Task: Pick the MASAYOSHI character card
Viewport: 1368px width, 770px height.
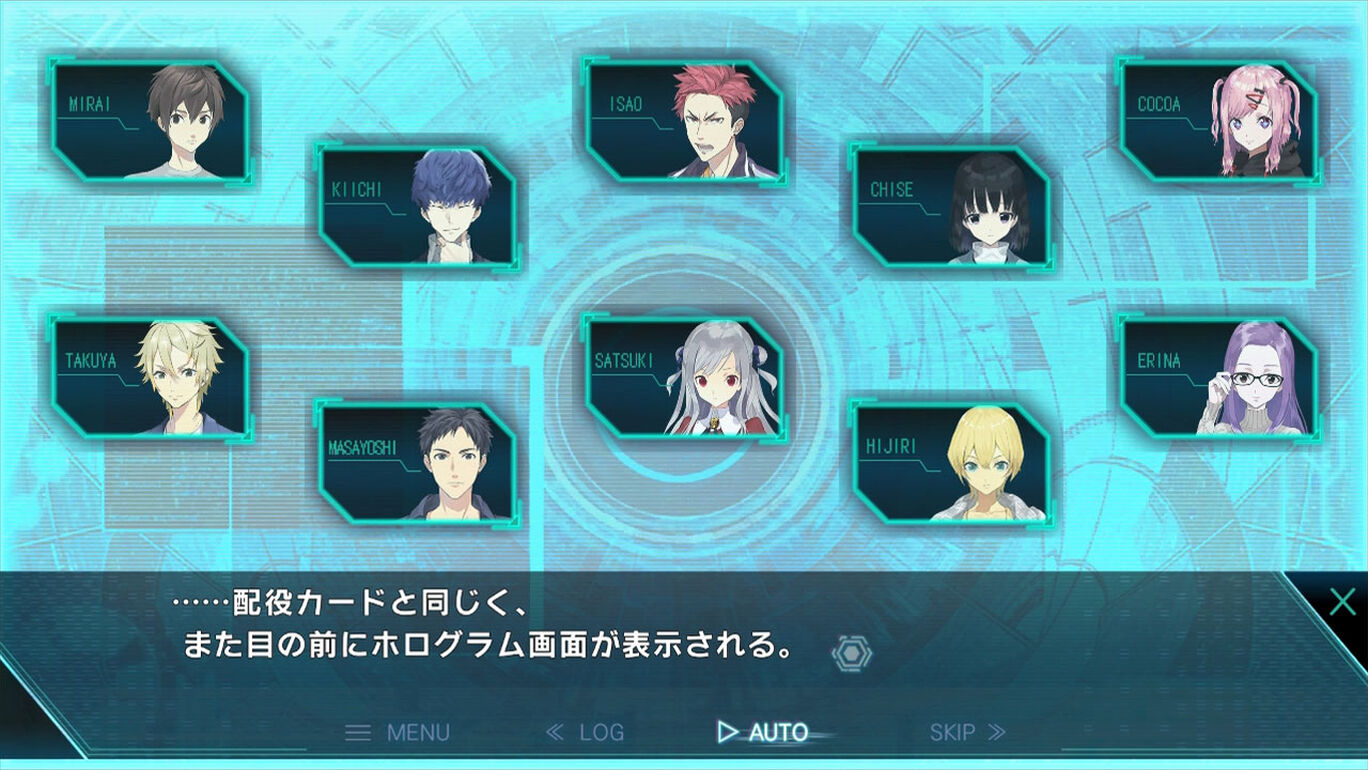Action: coord(417,462)
